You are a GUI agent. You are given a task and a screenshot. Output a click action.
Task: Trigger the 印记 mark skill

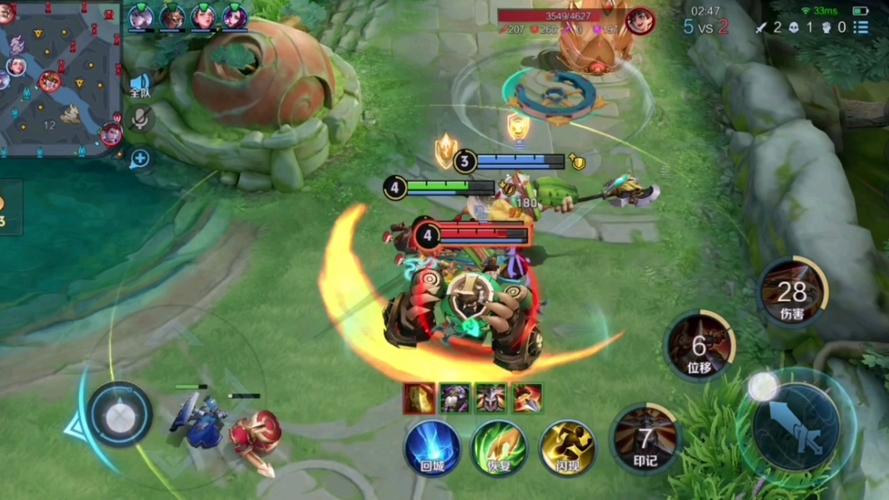coord(645,438)
